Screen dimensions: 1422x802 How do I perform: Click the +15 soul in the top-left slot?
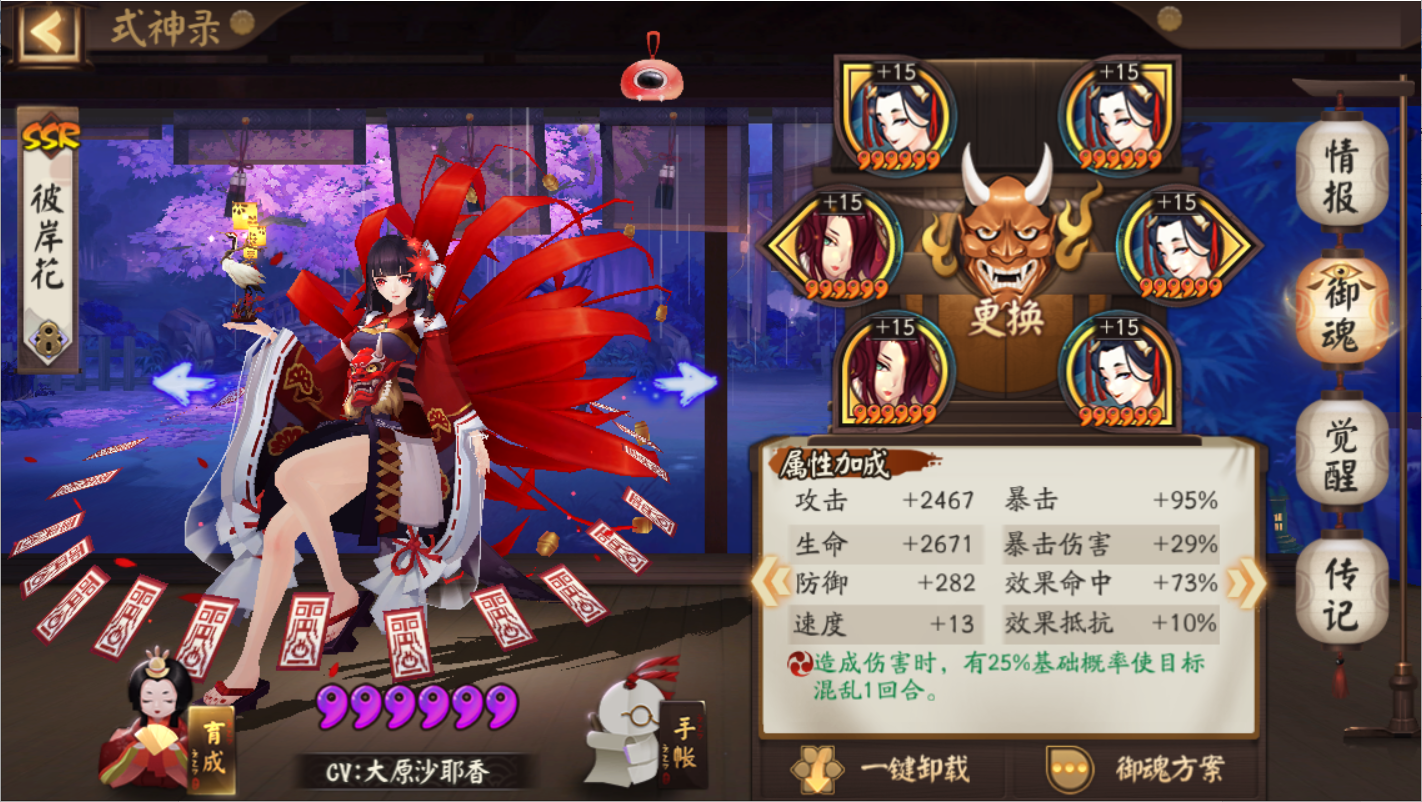(x=896, y=115)
